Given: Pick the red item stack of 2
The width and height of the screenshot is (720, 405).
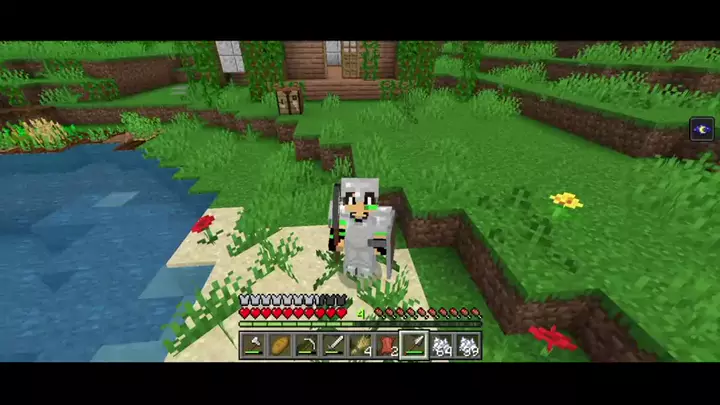Looking at the screenshot, I should (388, 346).
